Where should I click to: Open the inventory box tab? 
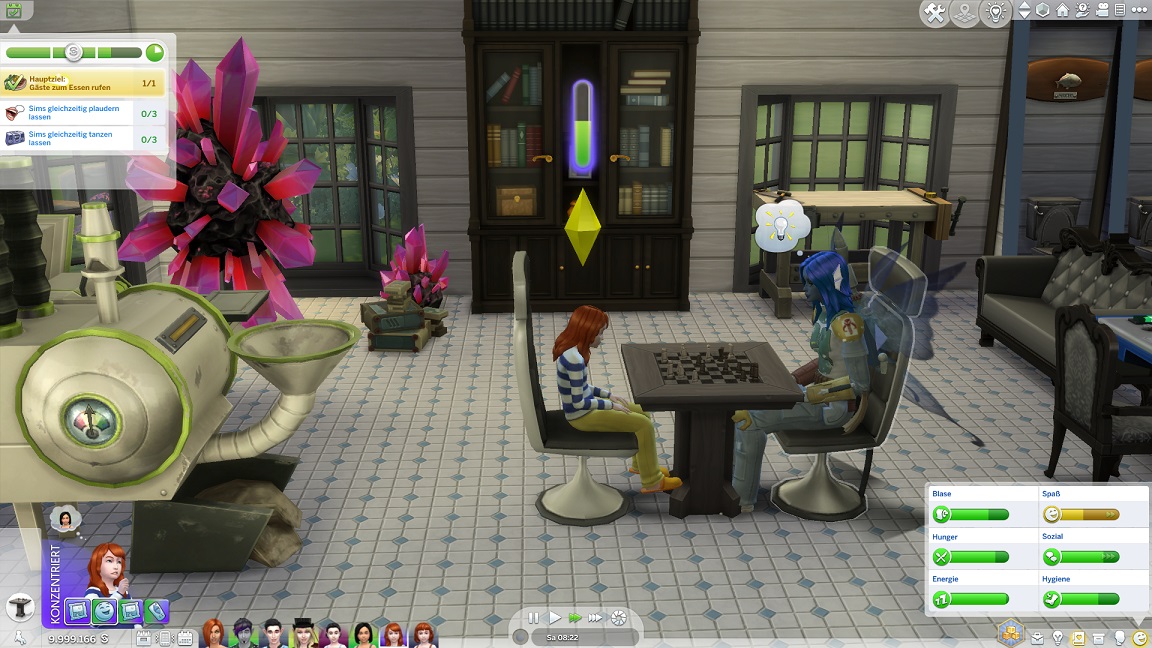point(1099,638)
